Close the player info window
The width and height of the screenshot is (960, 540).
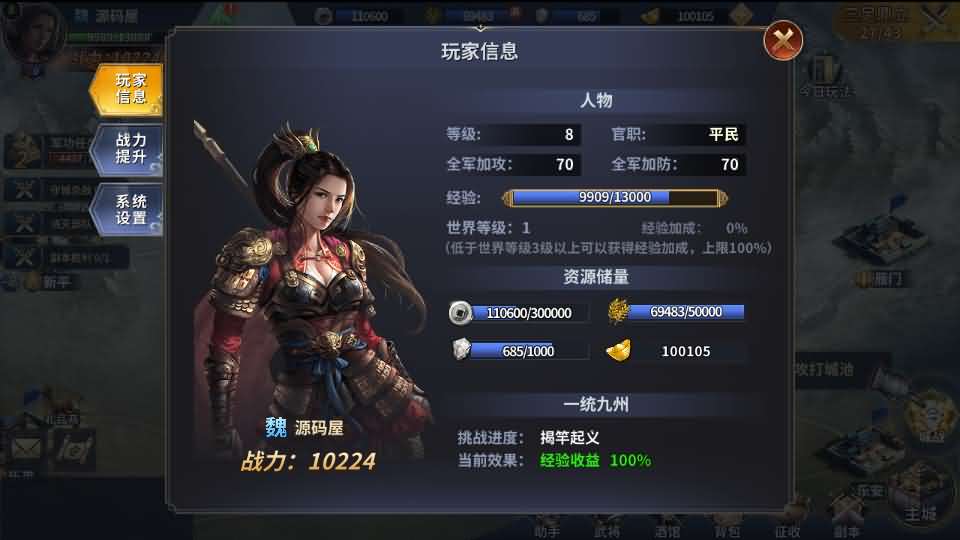point(783,41)
